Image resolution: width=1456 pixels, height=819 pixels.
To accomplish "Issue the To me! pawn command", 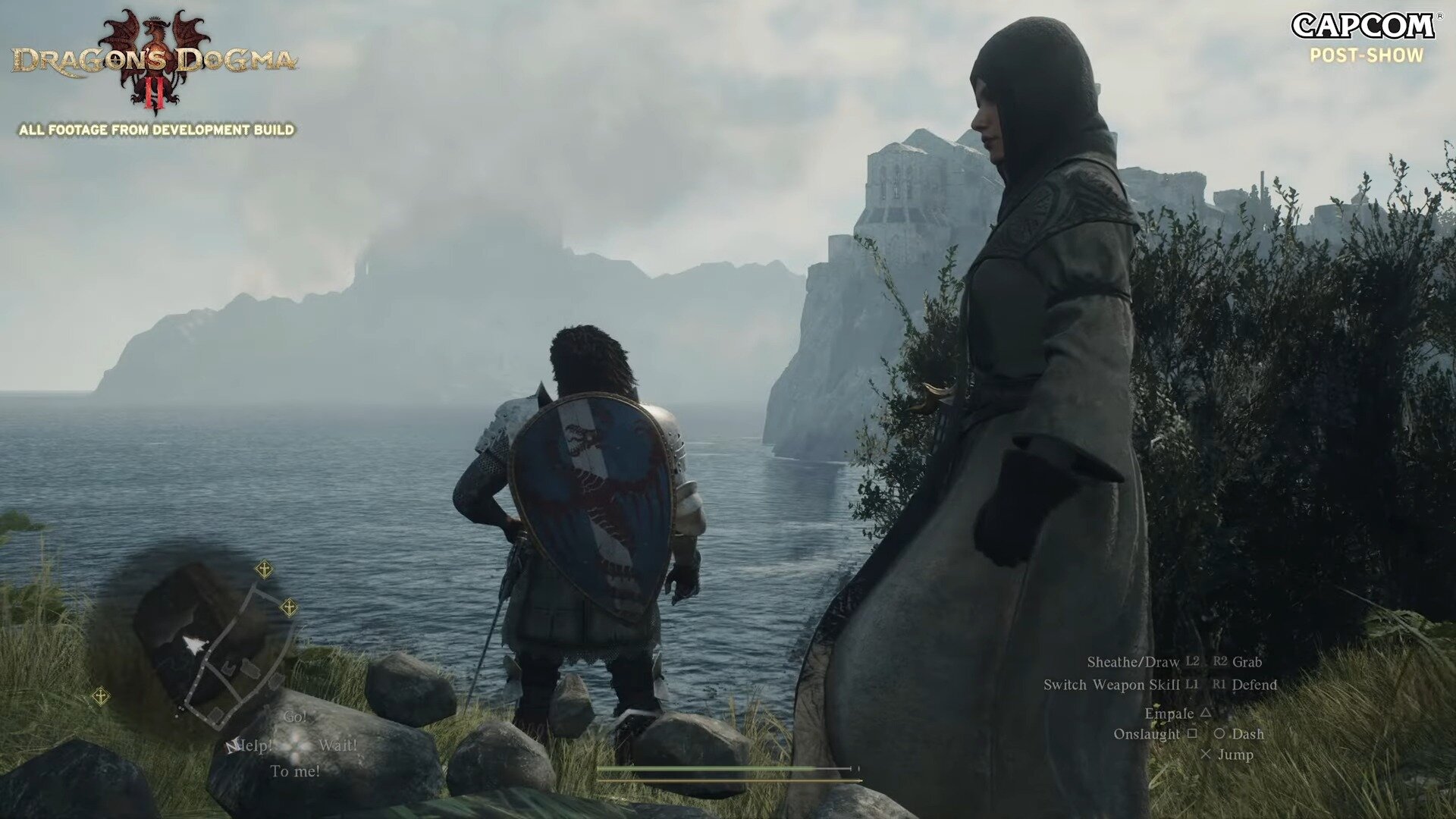I will 296,770.
